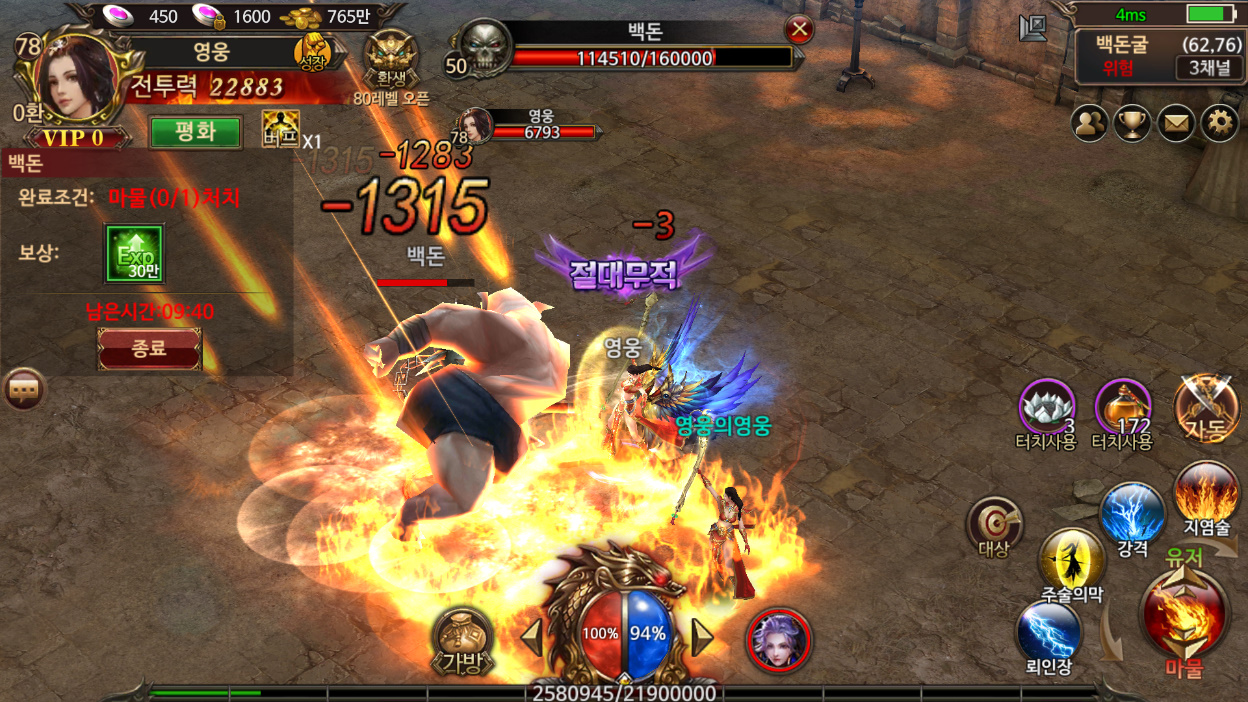The image size is (1248, 702).
Task: Open the trophy ranking icon
Action: 1132,123
